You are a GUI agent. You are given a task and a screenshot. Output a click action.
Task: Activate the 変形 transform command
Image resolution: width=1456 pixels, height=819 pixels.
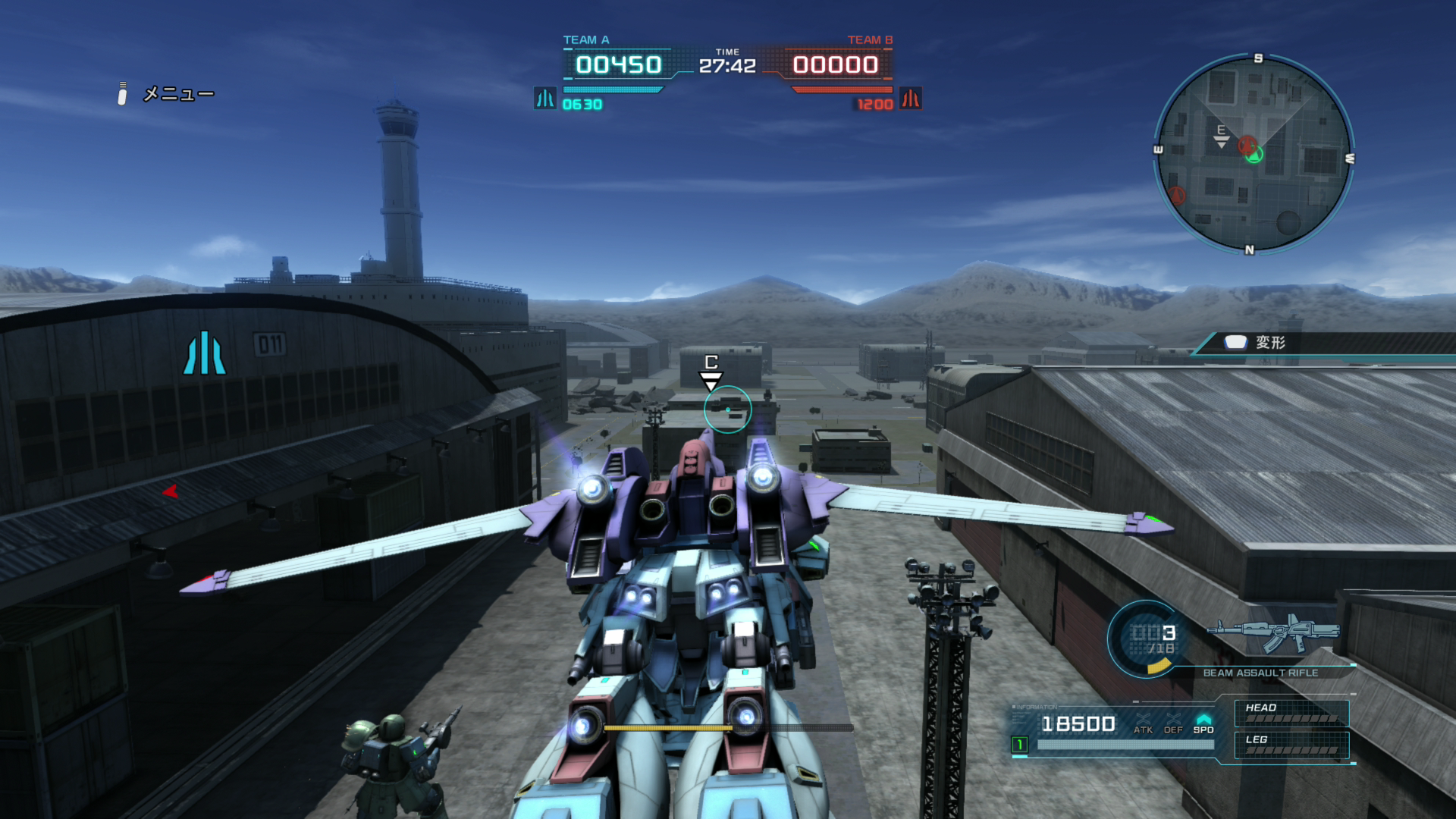pyautogui.click(x=1269, y=343)
